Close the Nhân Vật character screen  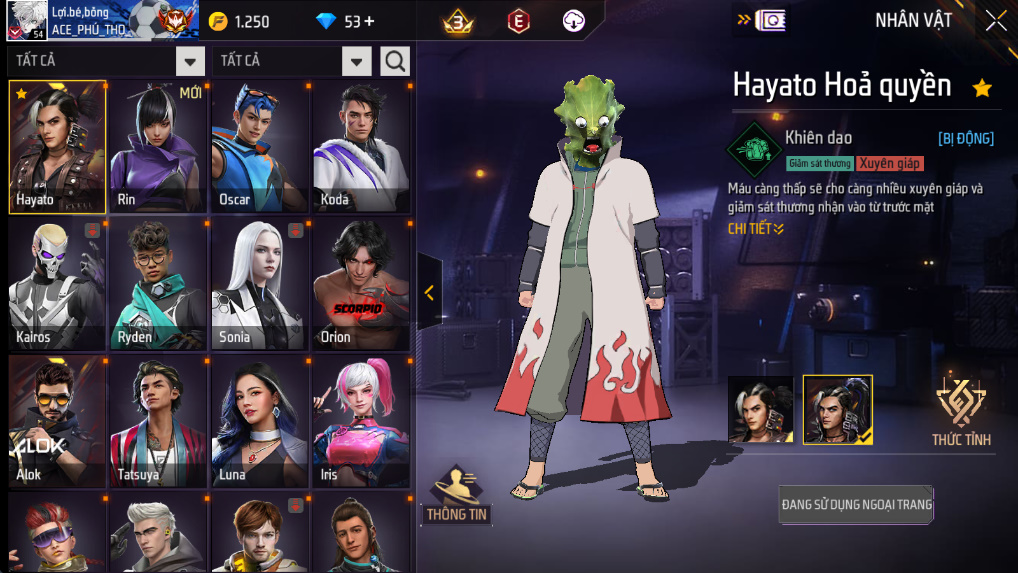coord(996,21)
